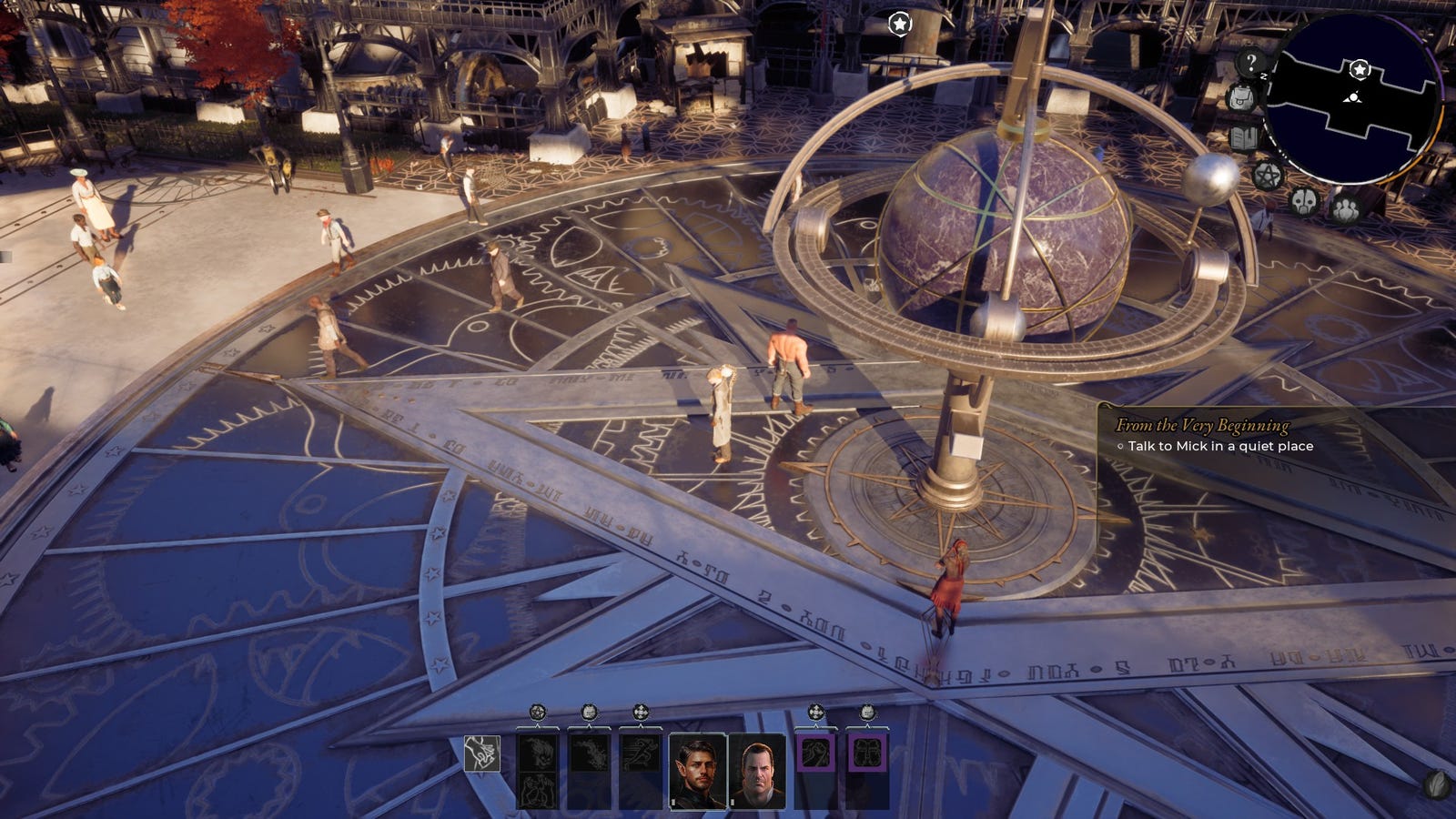Use the running figure ability slot

[640, 753]
